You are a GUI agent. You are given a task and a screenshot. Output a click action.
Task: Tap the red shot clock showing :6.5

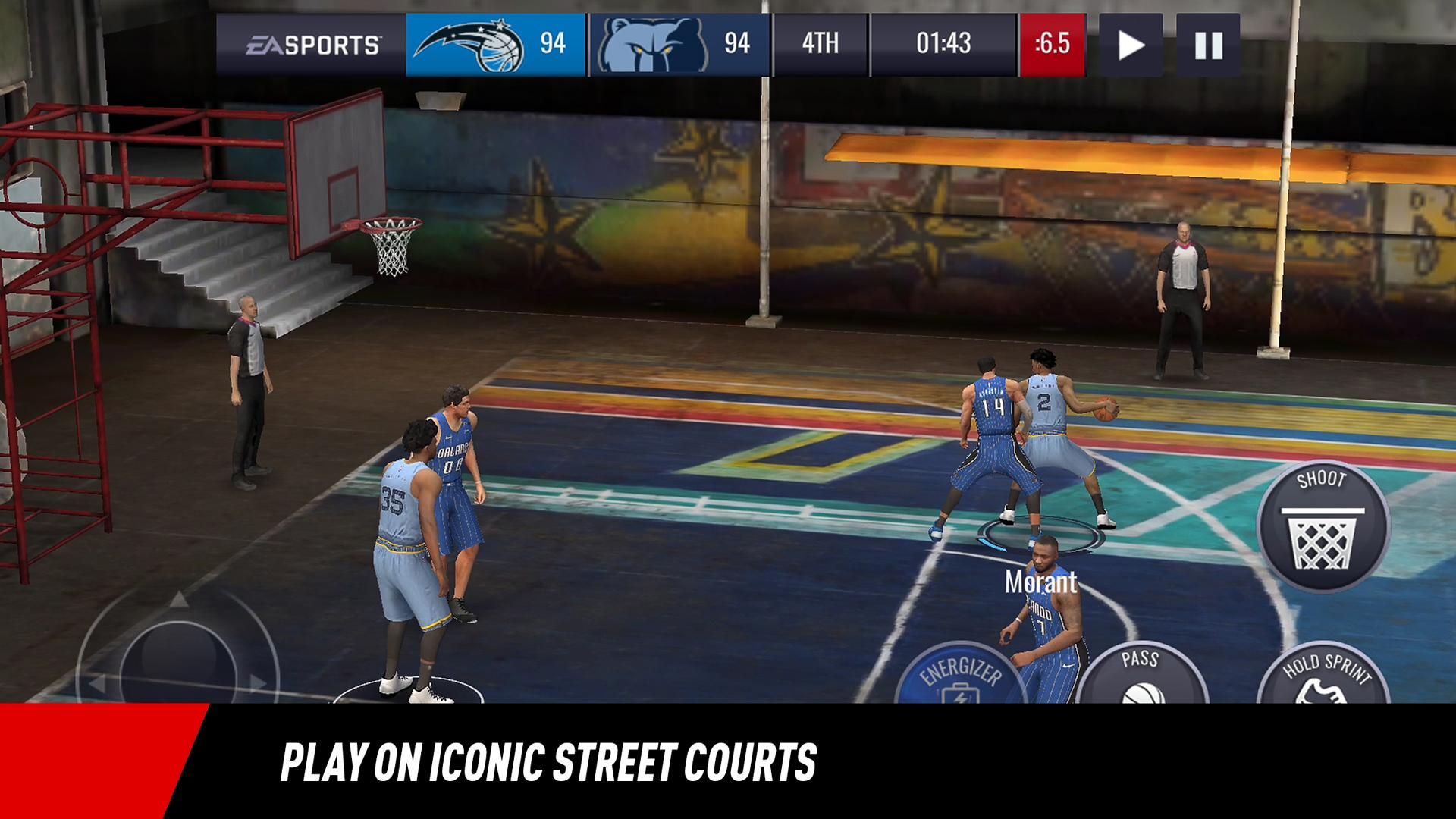click(x=1050, y=44)
